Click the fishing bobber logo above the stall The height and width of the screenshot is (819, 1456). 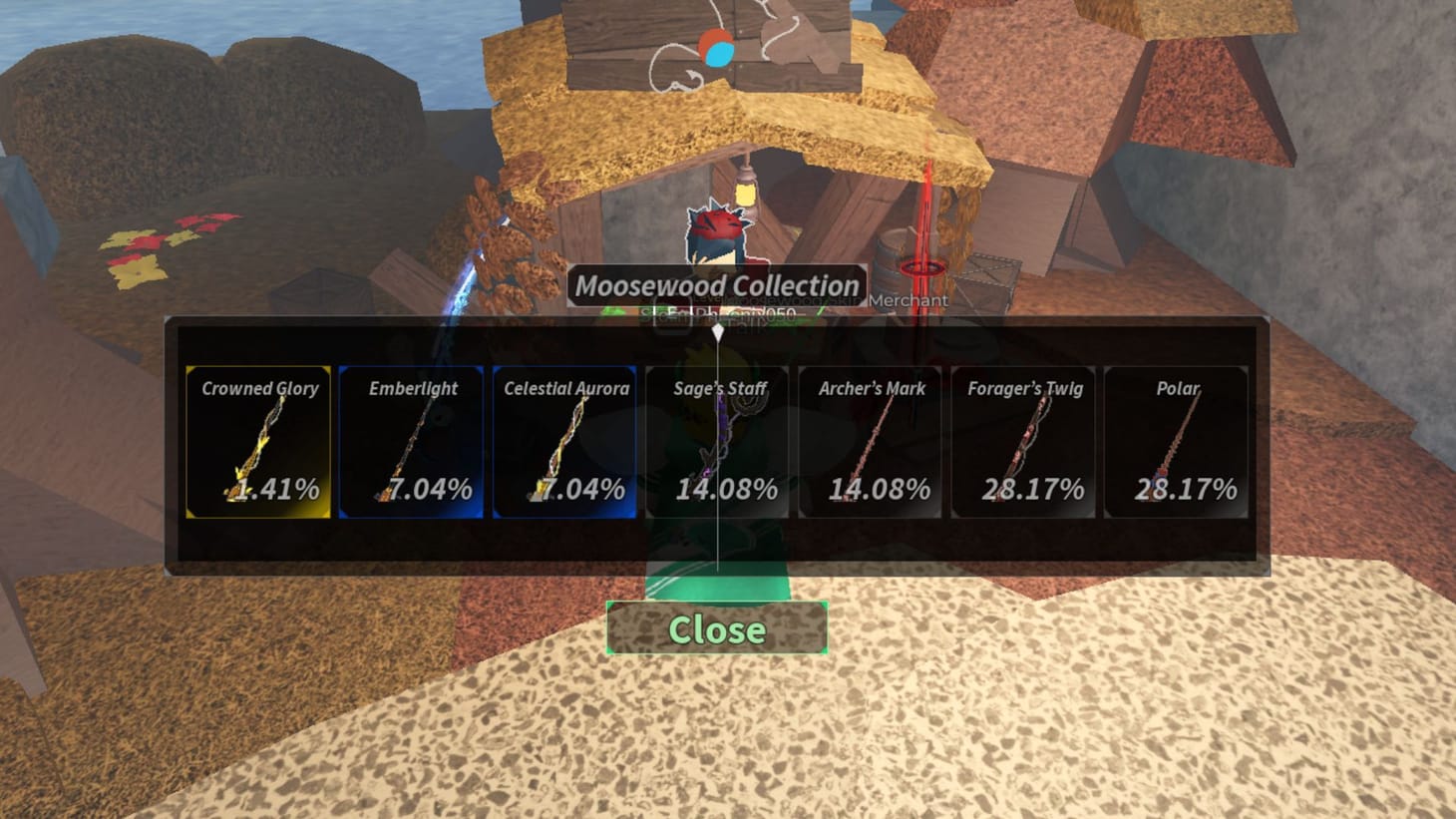click(716, 46)
